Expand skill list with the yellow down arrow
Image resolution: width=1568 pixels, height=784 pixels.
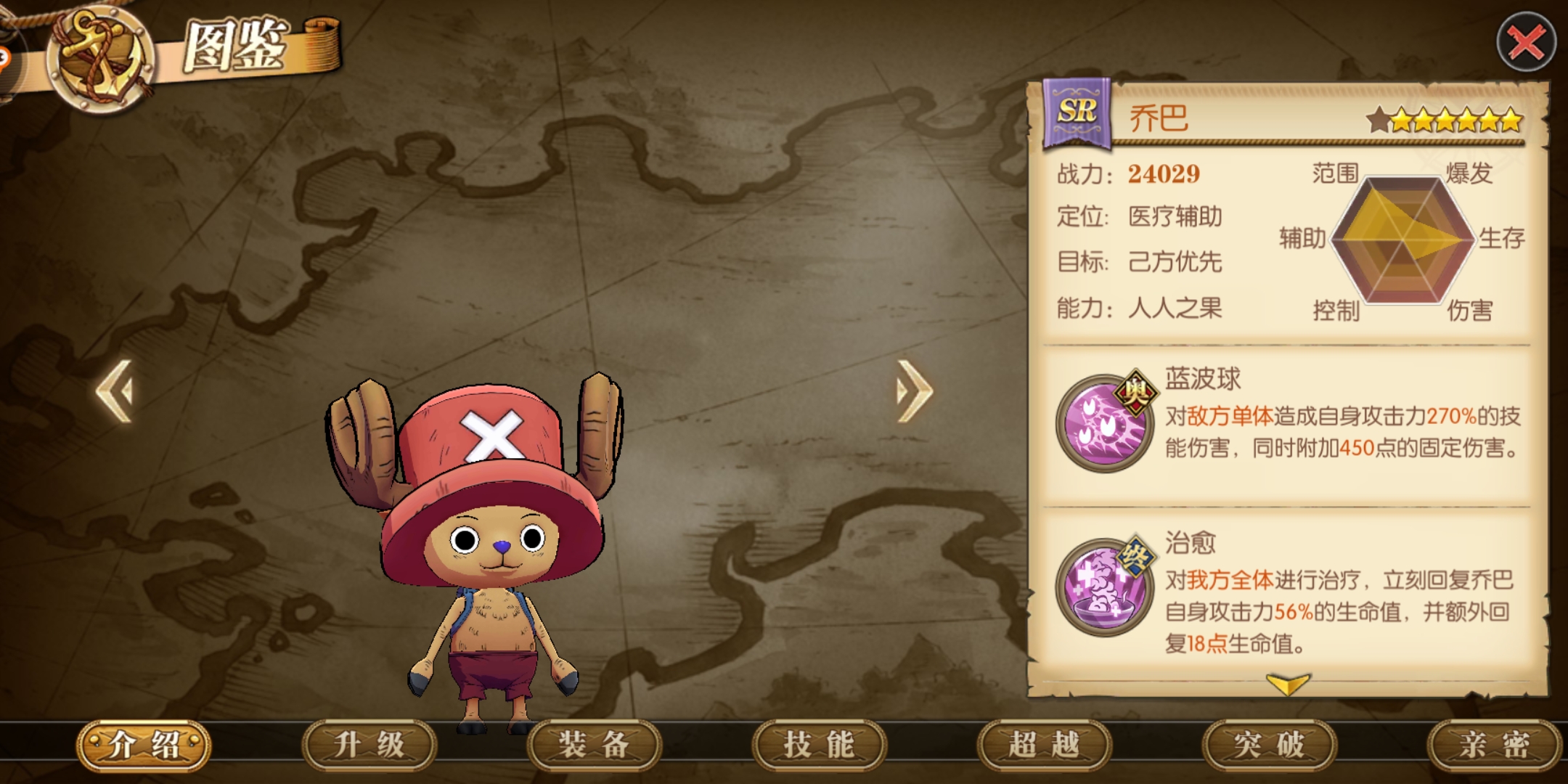[1287, 683]
